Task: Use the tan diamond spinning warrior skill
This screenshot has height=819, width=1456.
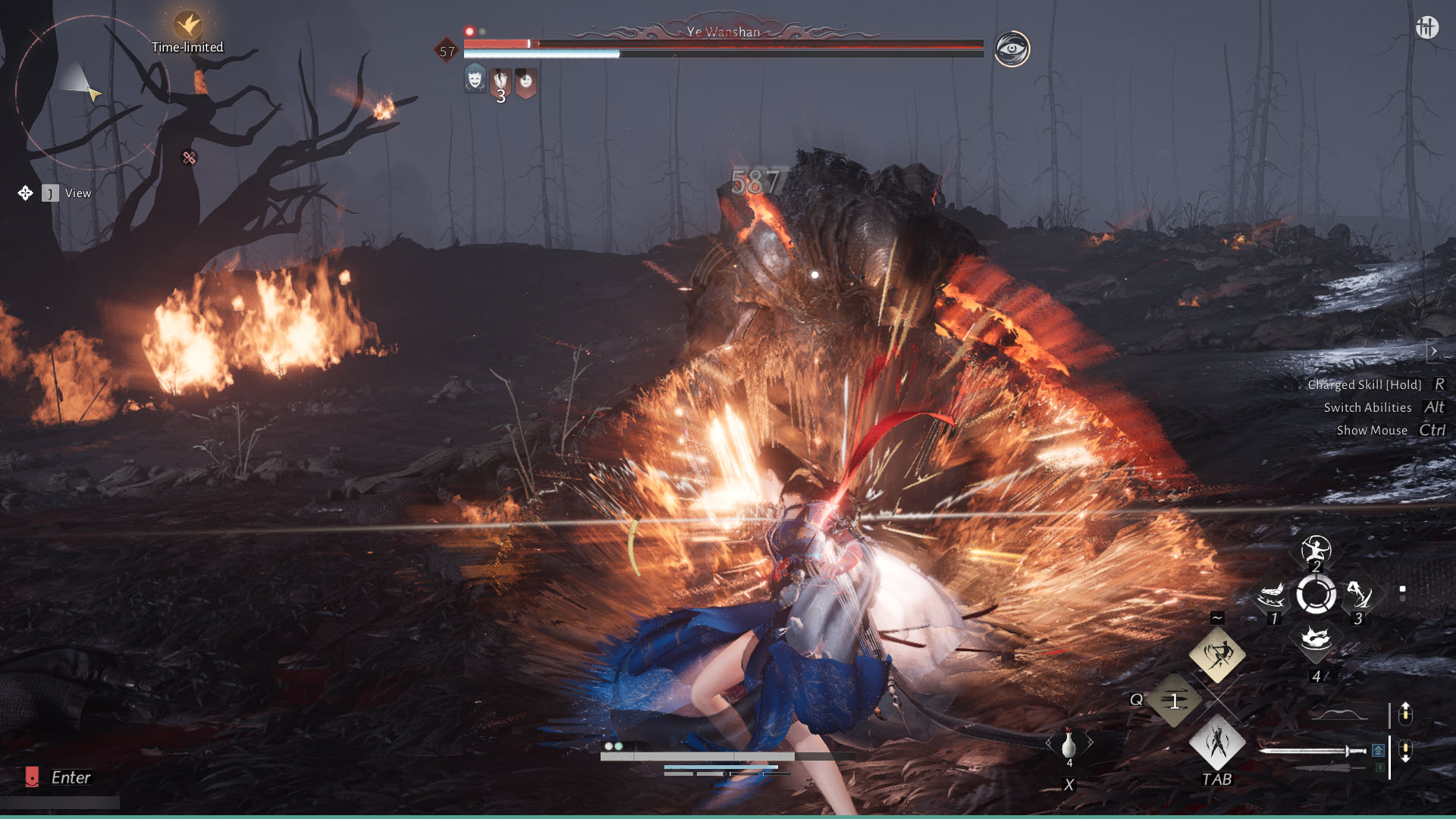Action: [1217, 654]
